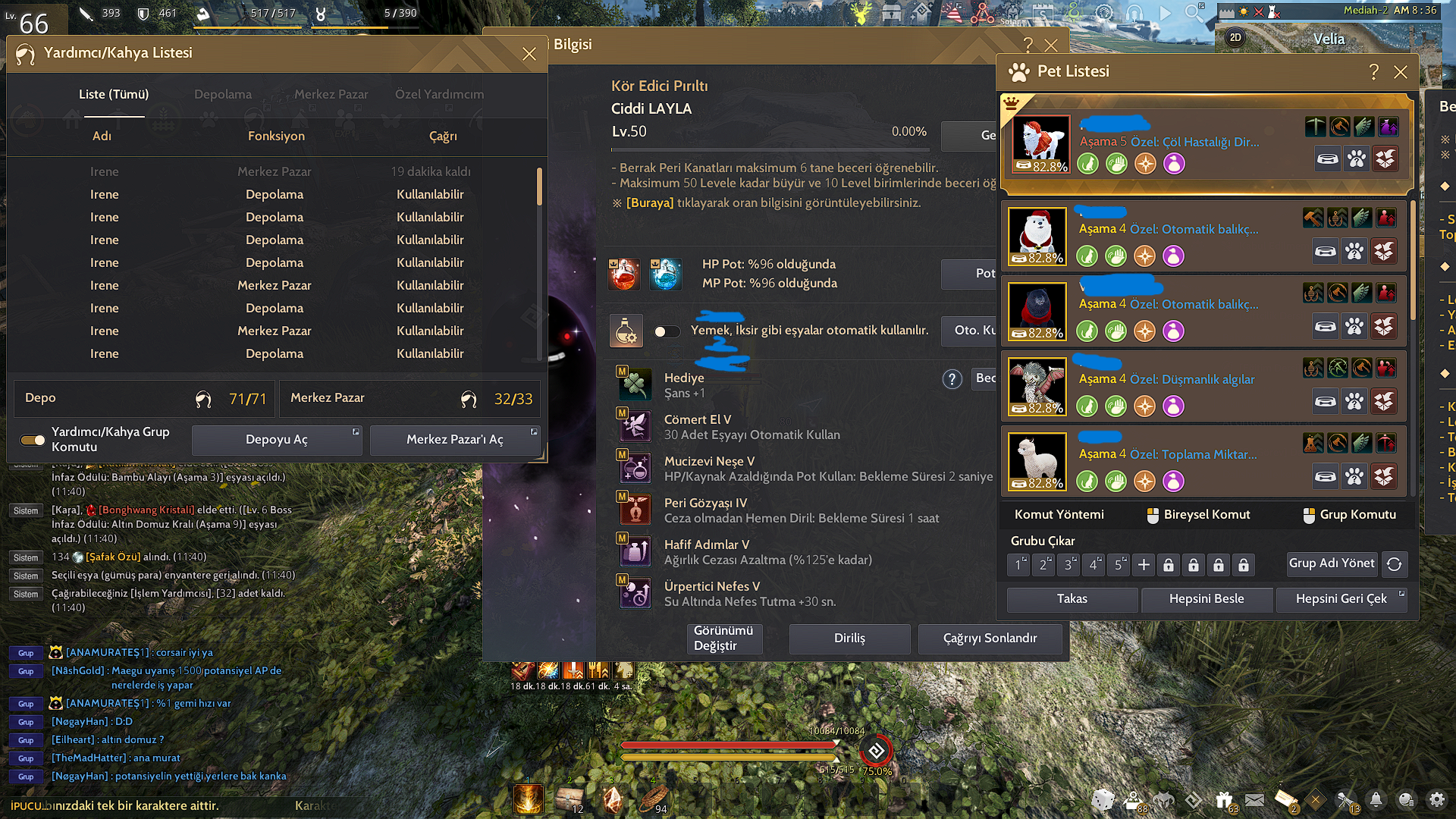Image resolution: width=1456 pixels, height=819 pixels.
Task: Click the plus button next to group slots
Action: click(x=1143, y=564)
